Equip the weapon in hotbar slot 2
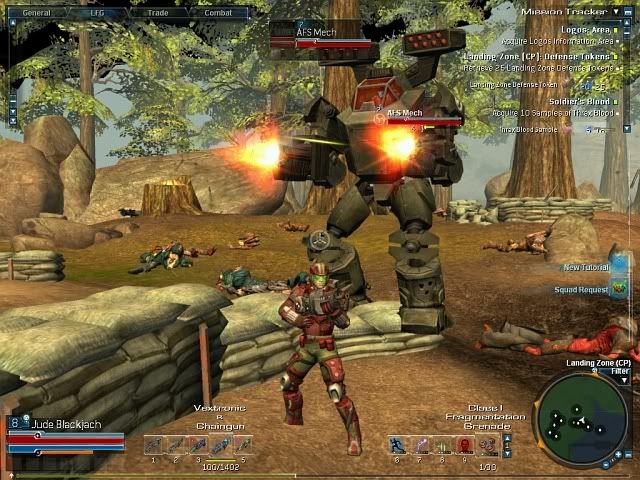This screenshot has width=640, height=480. pos(175,445)
